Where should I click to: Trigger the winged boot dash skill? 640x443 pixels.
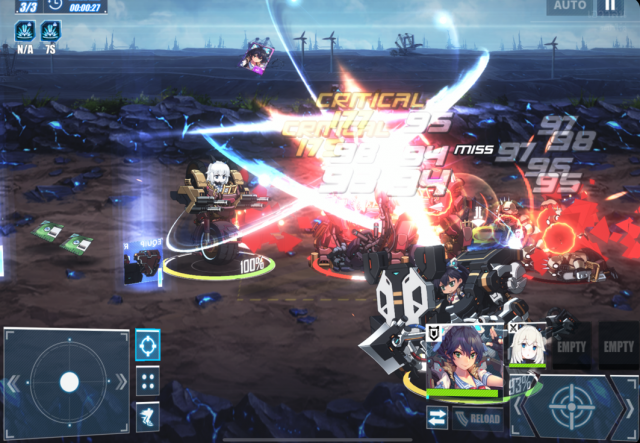pos(148,415)
